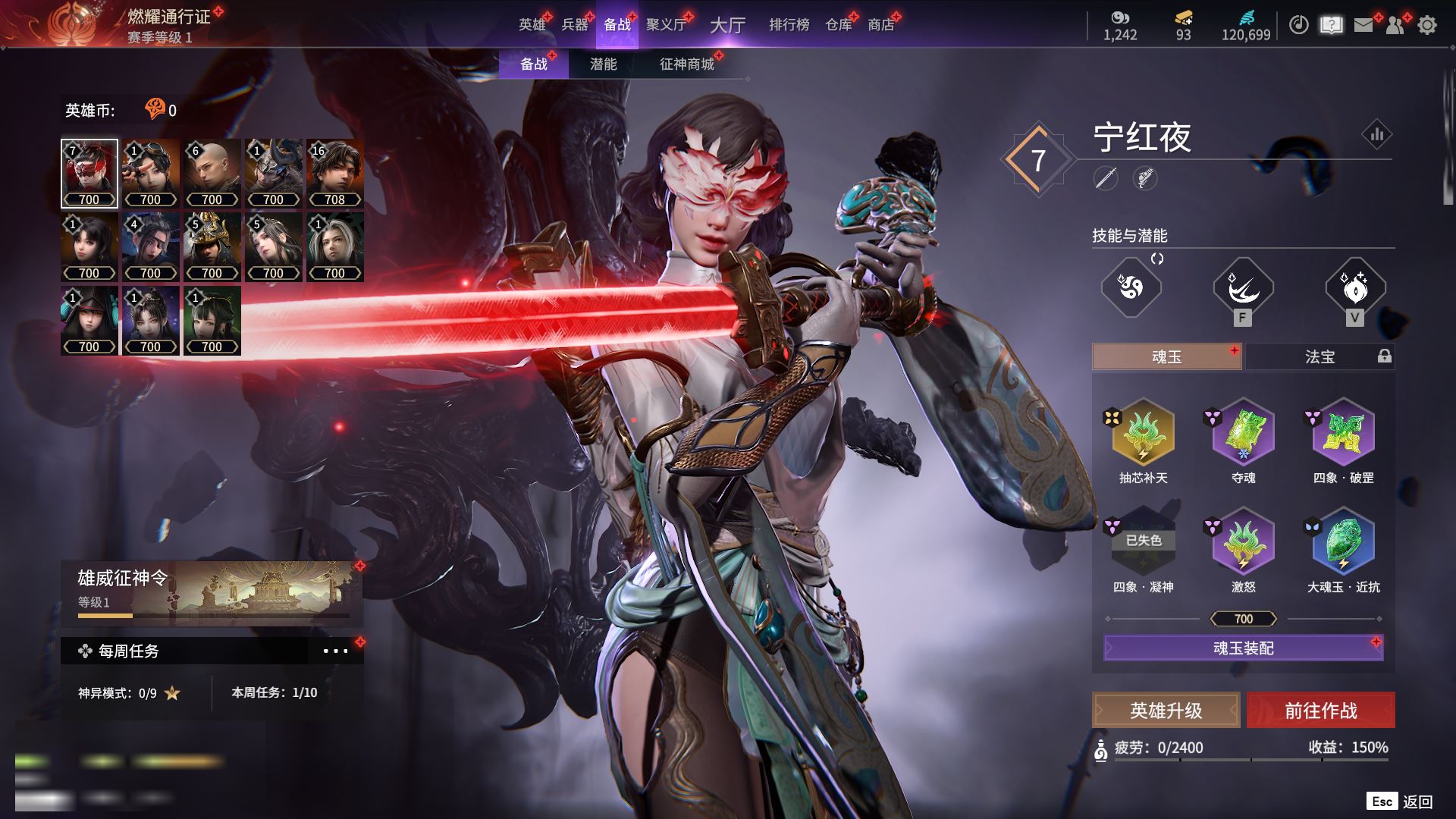Select the 大魂玉·近抗 soul jade
The height and width of the screenshot is (819, 1456).
(1343, 543)
